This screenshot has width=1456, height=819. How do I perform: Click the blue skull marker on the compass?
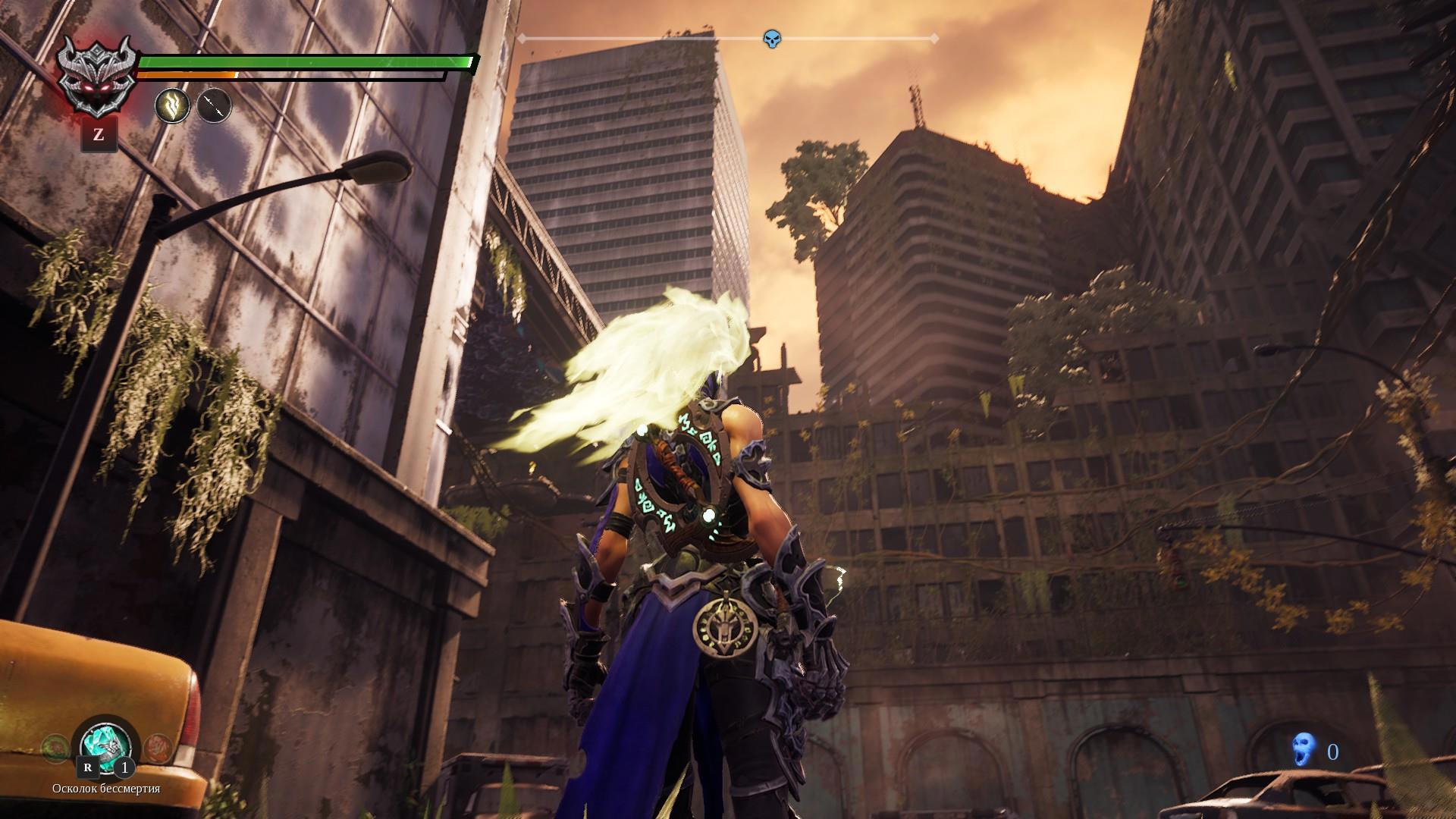(771, 39)
